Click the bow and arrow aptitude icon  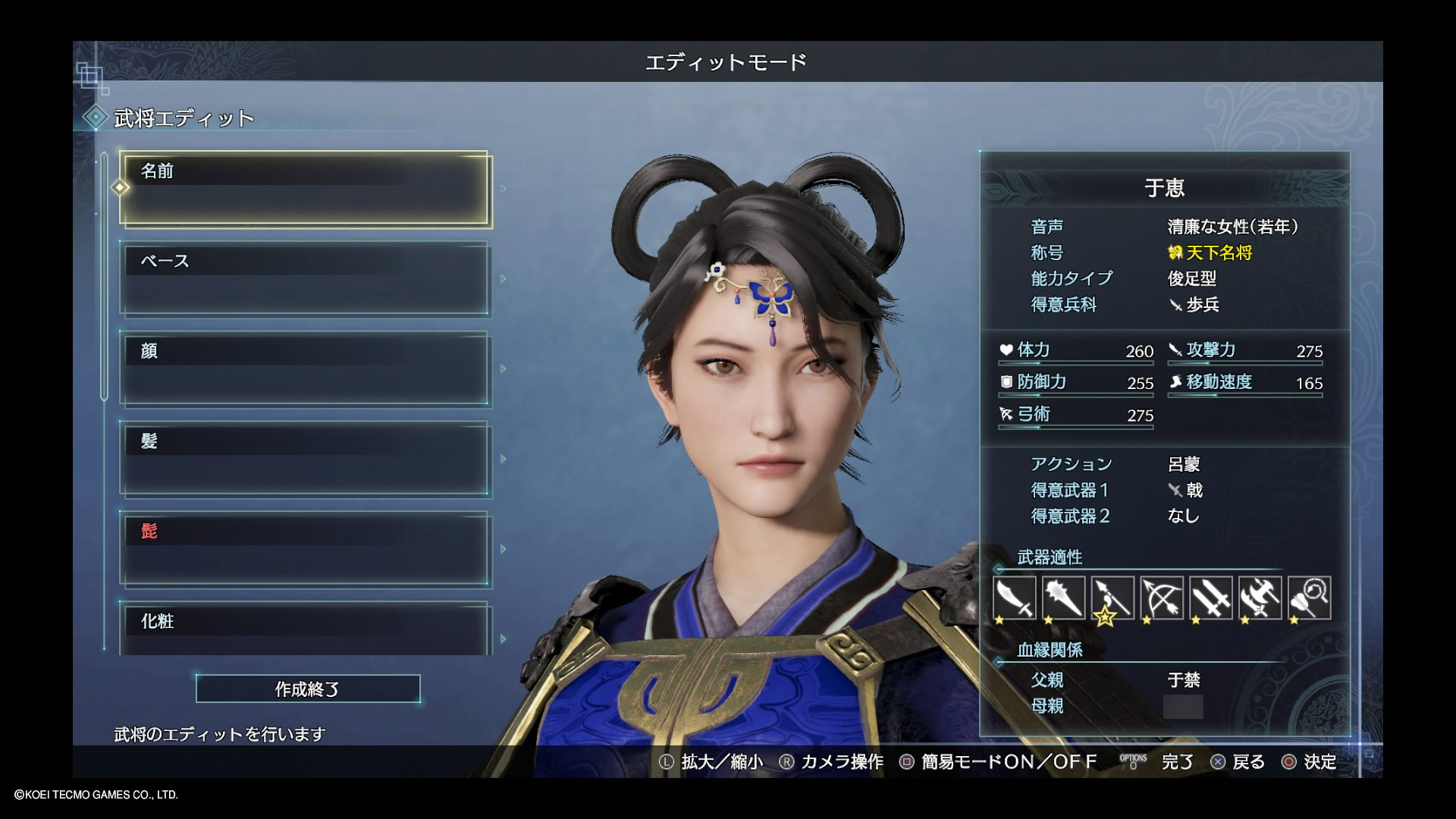pos(1162,598)
